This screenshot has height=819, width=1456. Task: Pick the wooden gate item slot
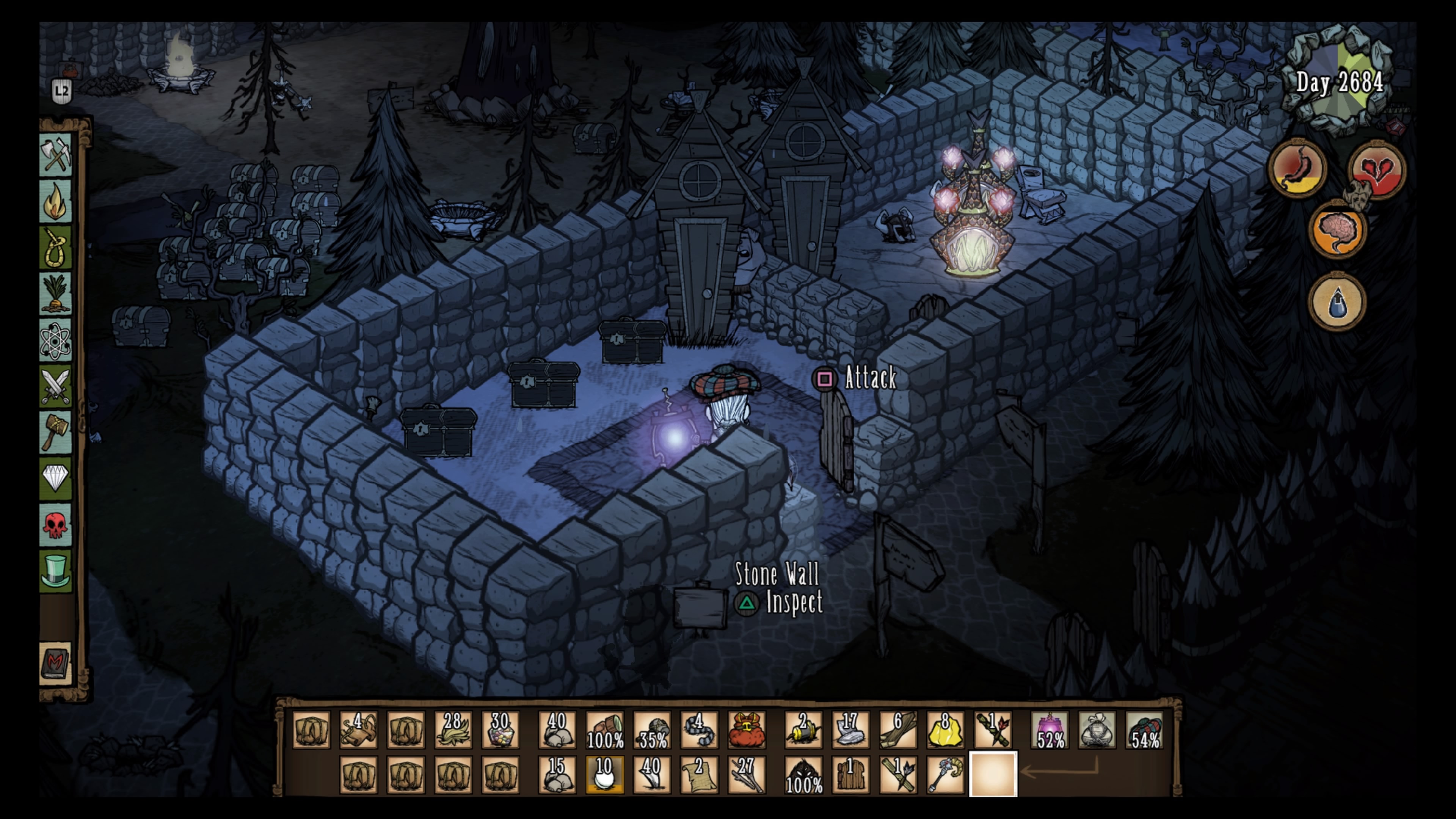coord(850,774)
